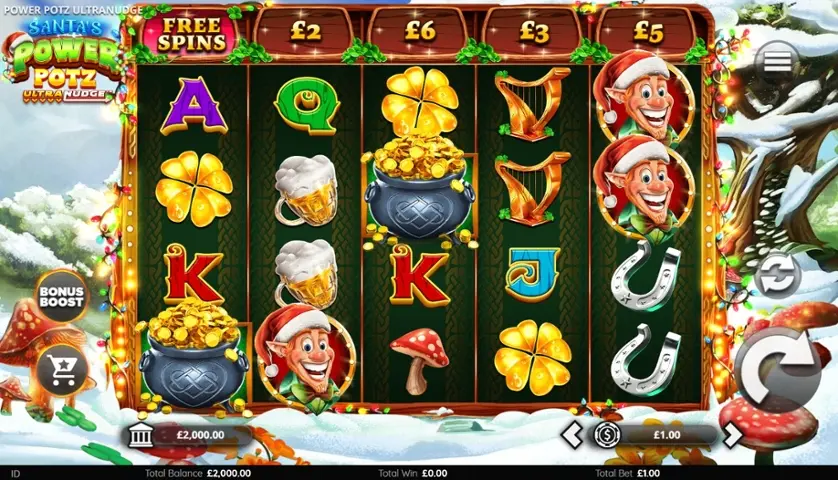The height and width of the screenshot is (480, 838).
Task: Open the coin chip bet selector
Action: (x=606, y=435)
